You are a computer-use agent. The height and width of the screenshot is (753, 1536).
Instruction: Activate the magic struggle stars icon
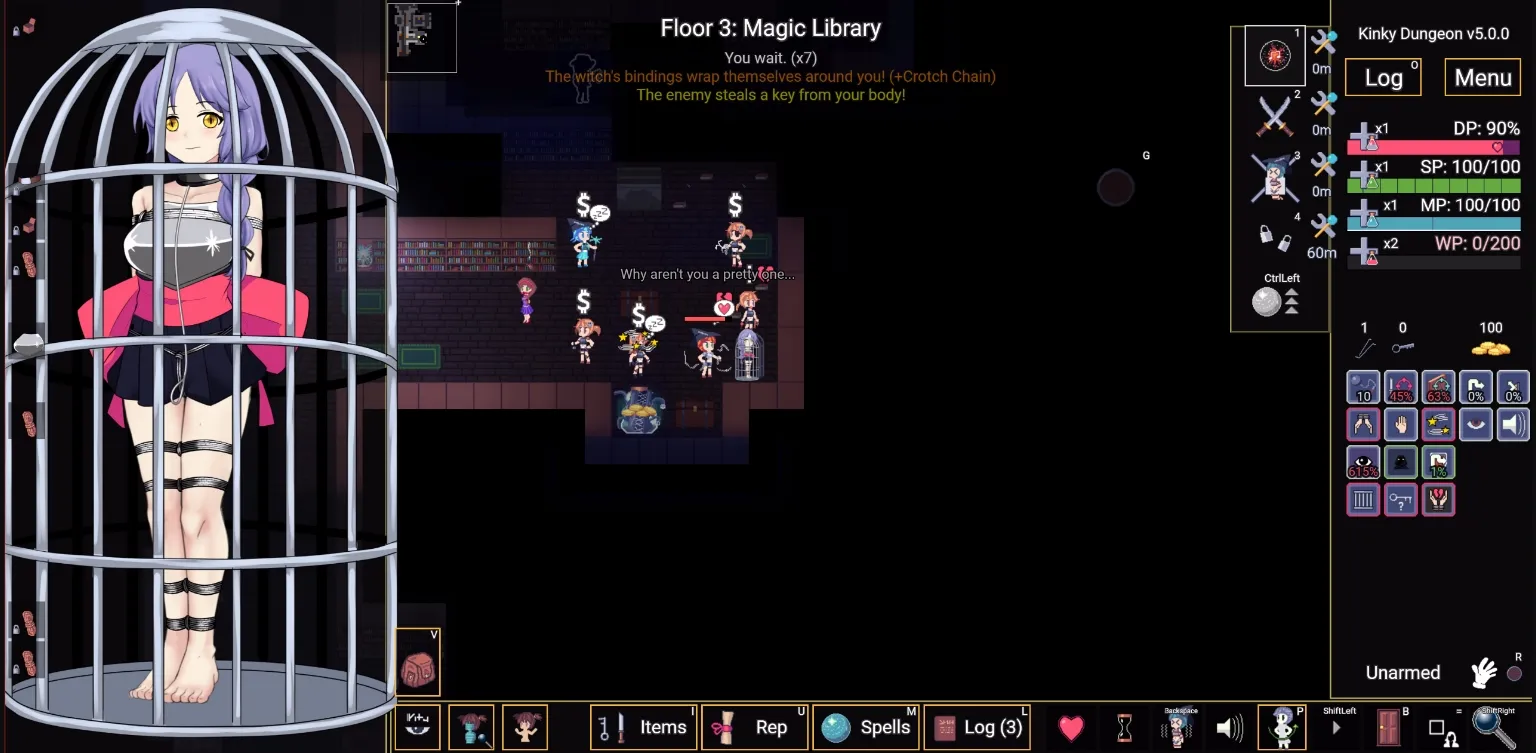[1438, 423]
